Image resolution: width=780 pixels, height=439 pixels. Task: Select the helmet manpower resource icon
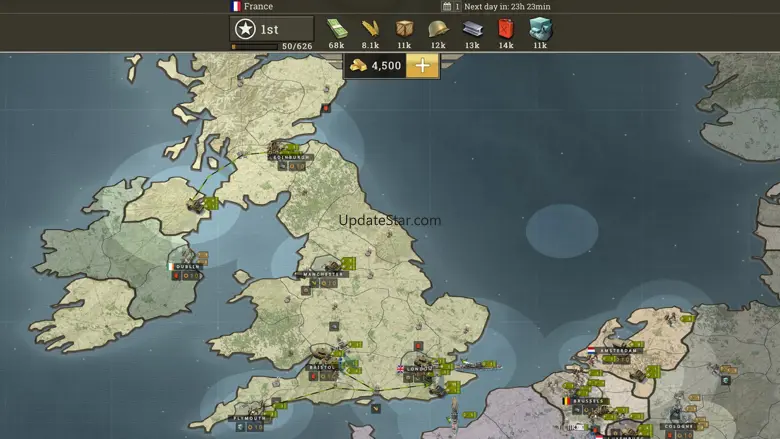(x=438, y=29)
